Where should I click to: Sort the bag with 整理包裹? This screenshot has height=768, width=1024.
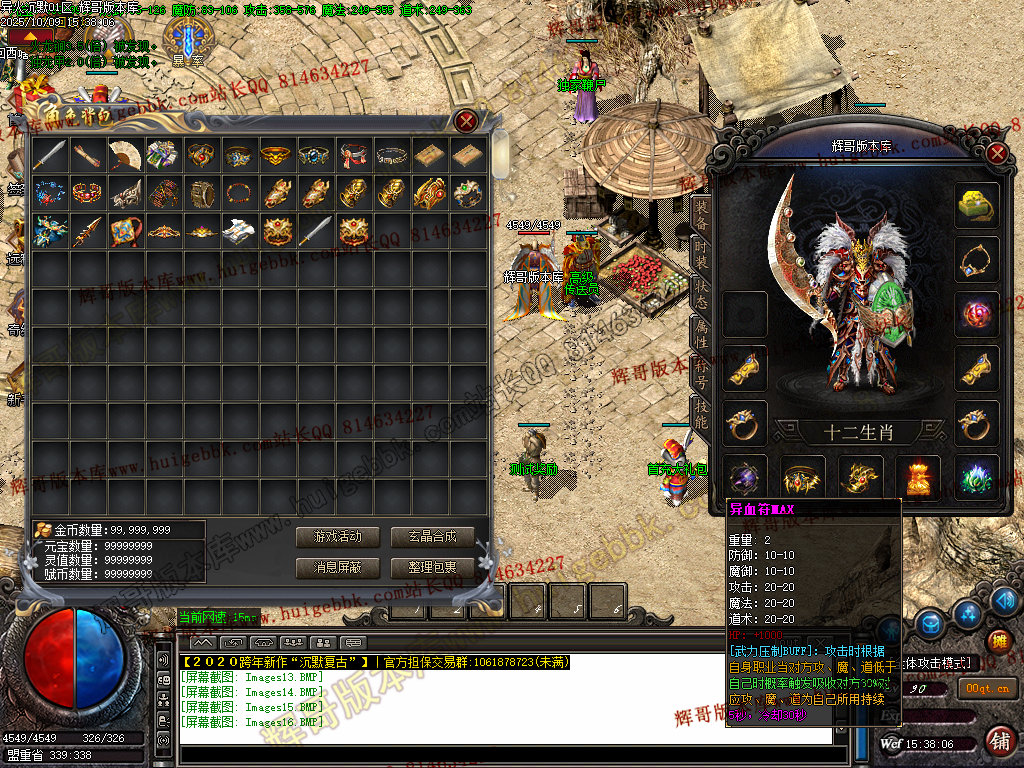[x=431, y=567]
